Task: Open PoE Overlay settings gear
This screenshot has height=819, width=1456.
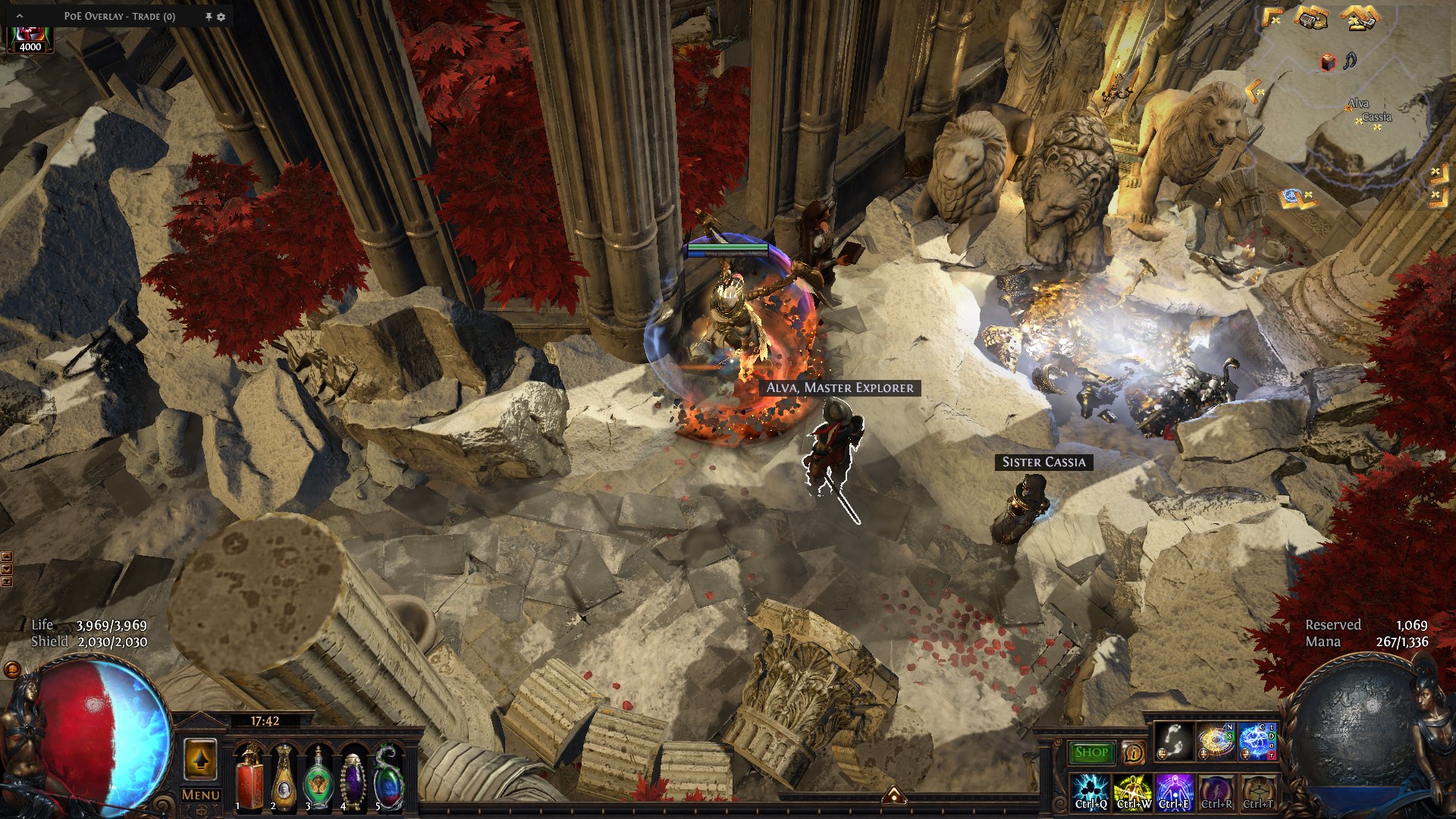Action: point(221,17)
